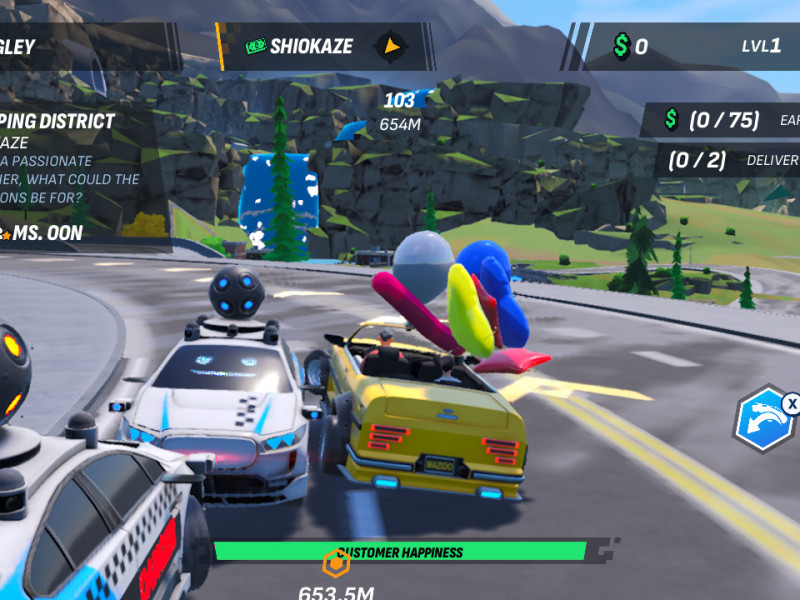The height and width of the screenshot is (600, 800).
Task: Click the 654M destination waypoint marker
Action: (x=399, y=112)
